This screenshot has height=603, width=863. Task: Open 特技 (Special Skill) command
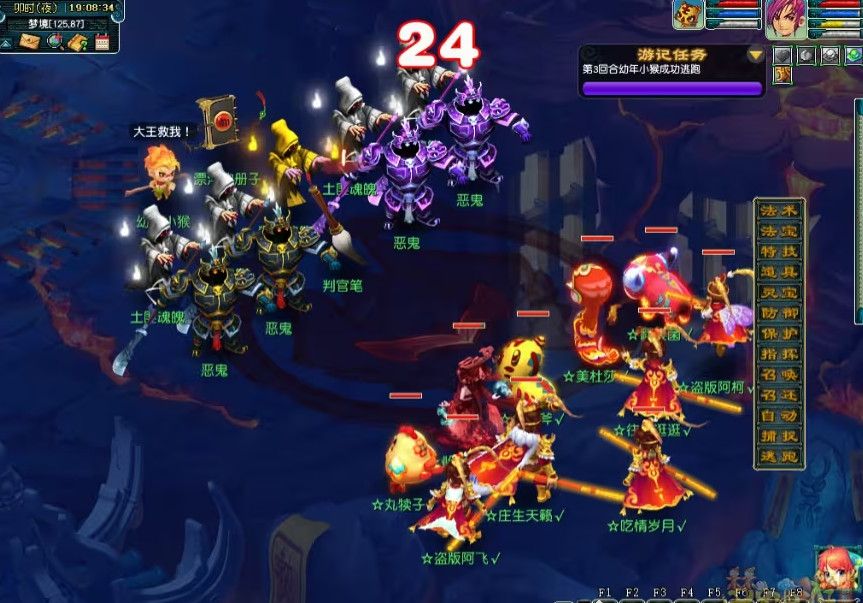[779, 252]
